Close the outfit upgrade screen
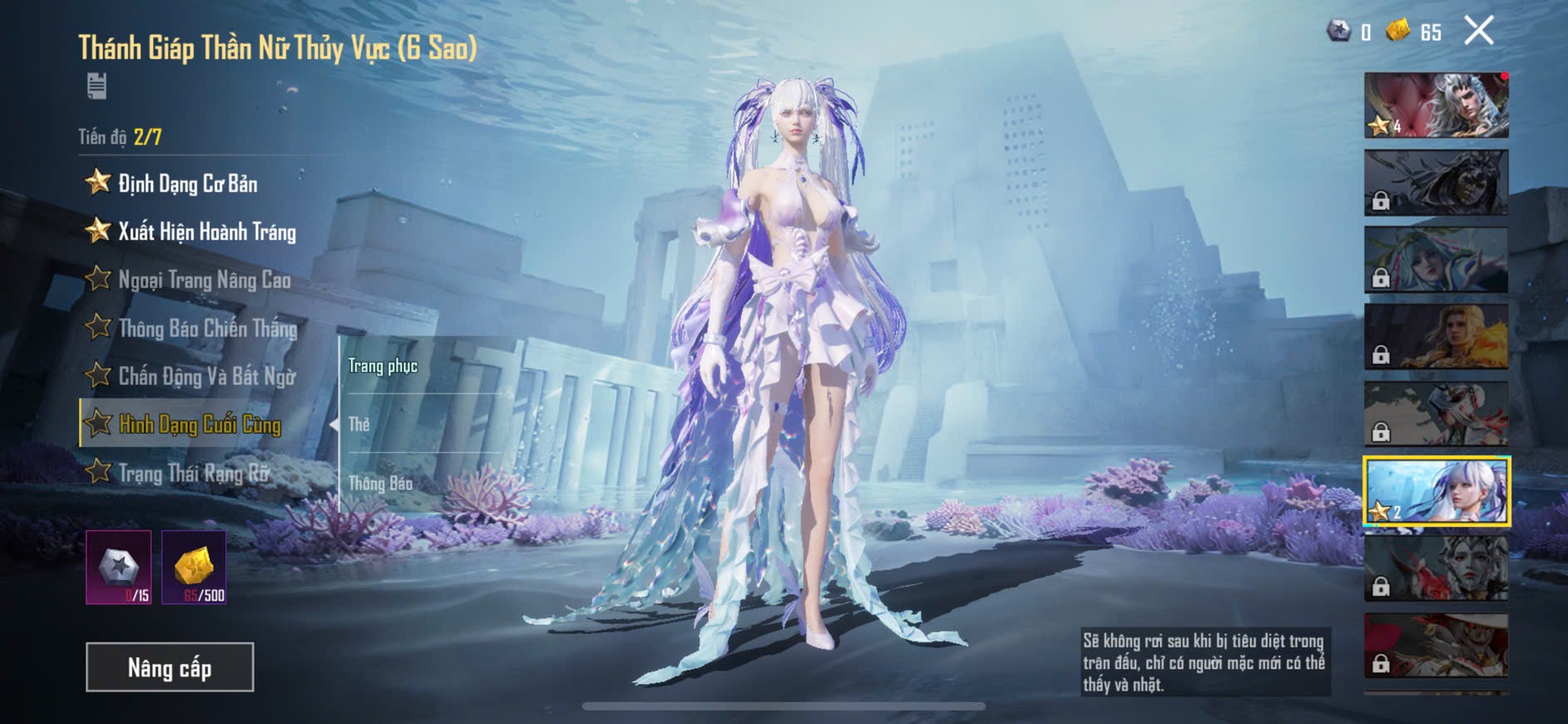The height and width of the screenshot is (724, 1568). pyautogui.click(x=1478, y=32)
